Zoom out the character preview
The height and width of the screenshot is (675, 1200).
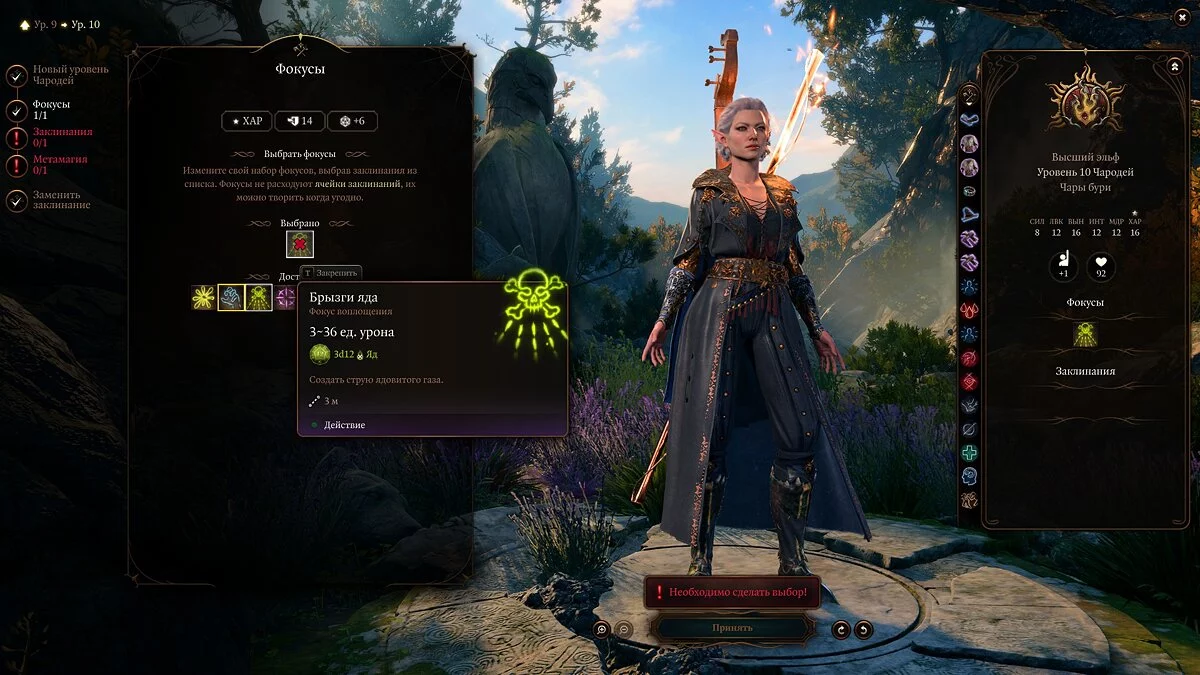tap(622, 629)
